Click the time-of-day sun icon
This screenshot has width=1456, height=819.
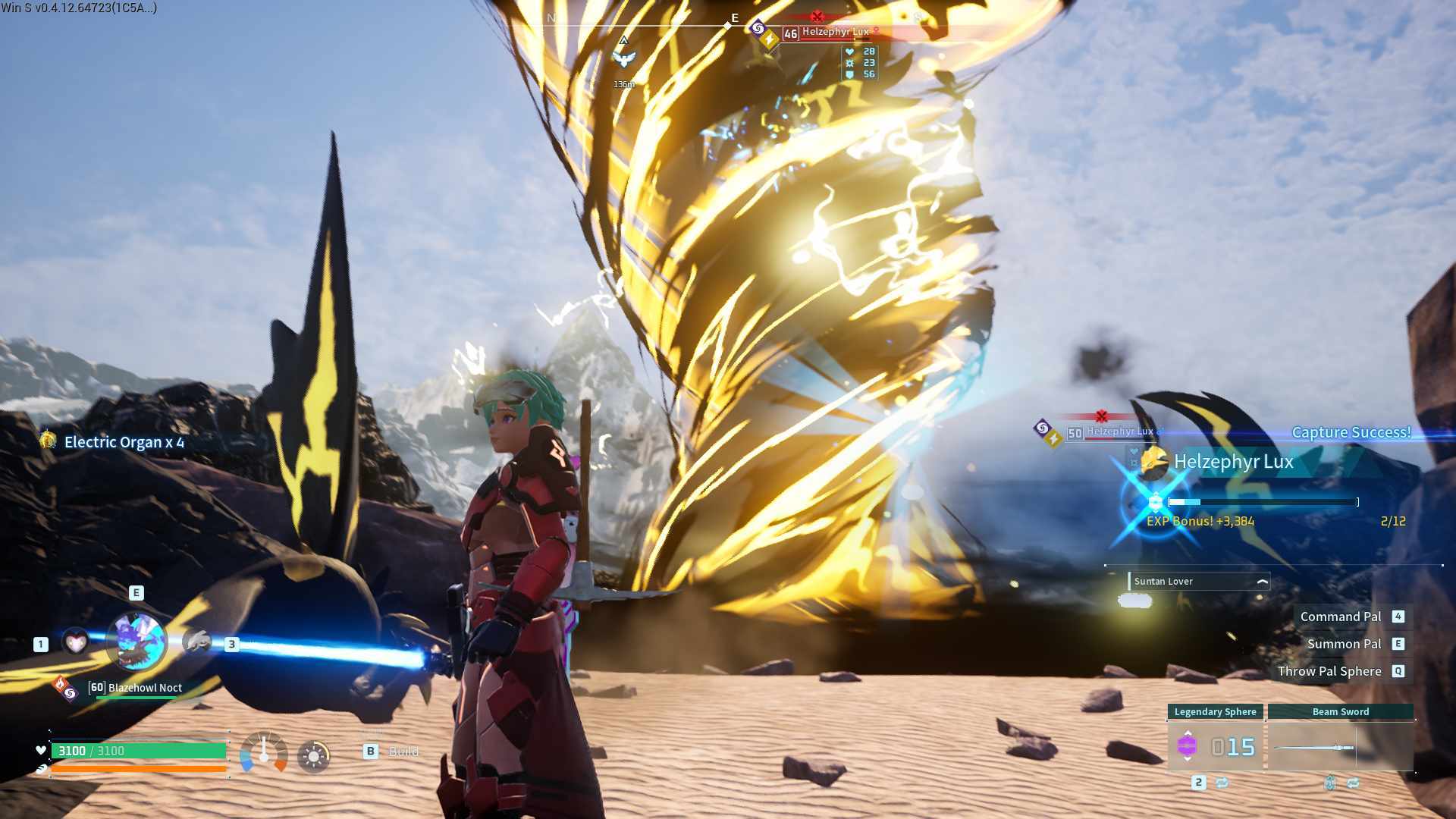[313, 755]
